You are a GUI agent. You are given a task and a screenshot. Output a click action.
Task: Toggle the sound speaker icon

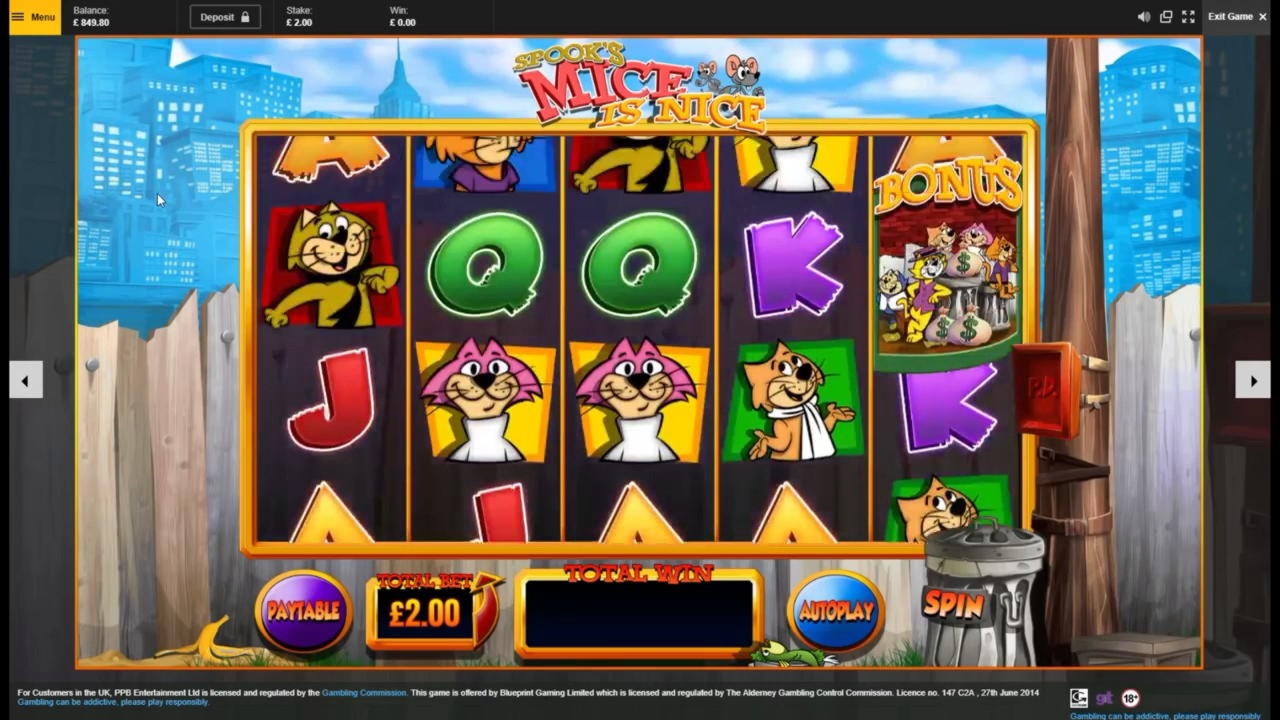click(x=1144, y=17)
